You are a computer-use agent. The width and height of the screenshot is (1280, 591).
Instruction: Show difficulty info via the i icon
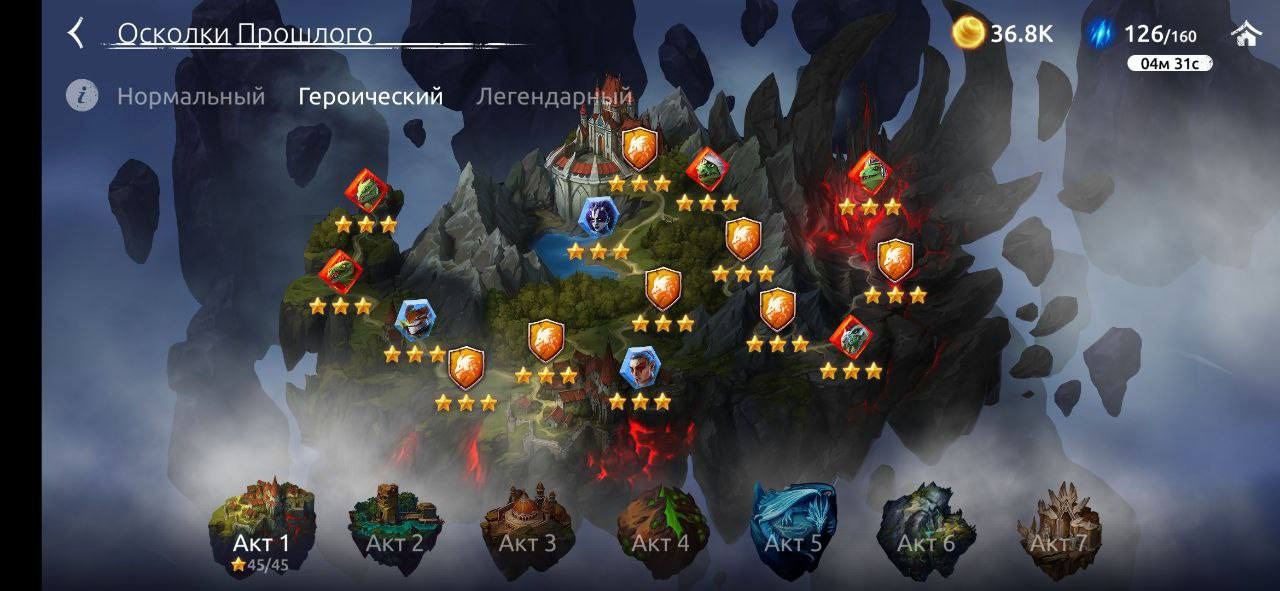(82, 96)
